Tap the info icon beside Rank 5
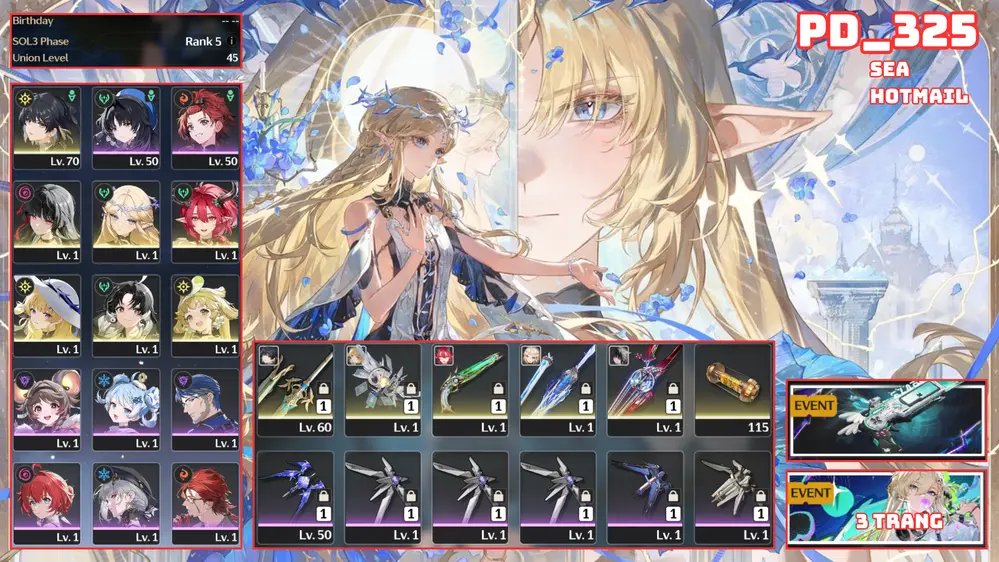The height and width of the screenshot is (562, 999). point(231,41)
